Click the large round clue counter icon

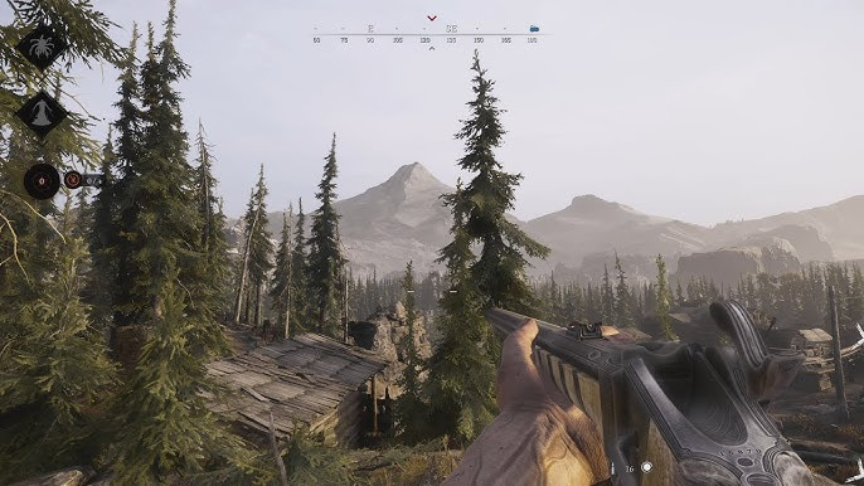(42, 181)
